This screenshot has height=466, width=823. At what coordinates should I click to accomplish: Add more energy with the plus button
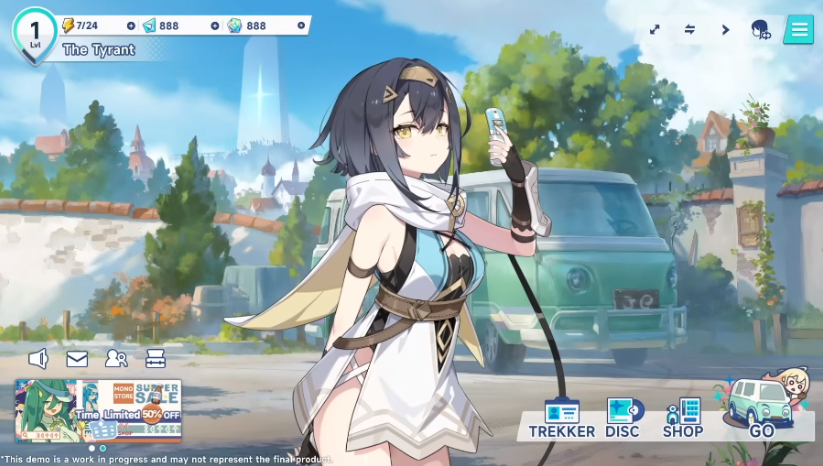131,25
